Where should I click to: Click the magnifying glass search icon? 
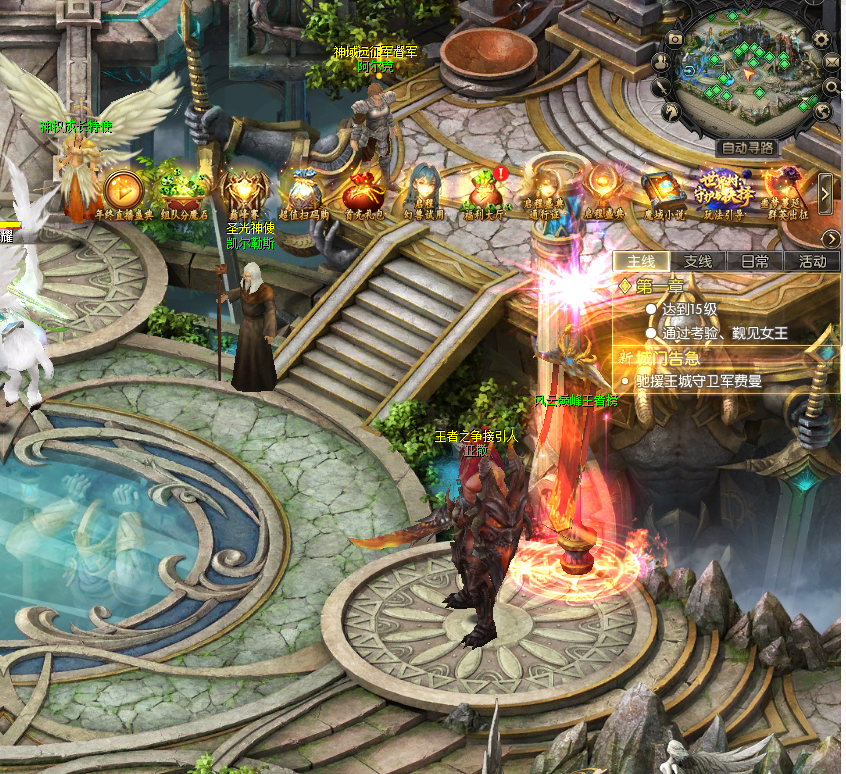click(x=832, y=87)
